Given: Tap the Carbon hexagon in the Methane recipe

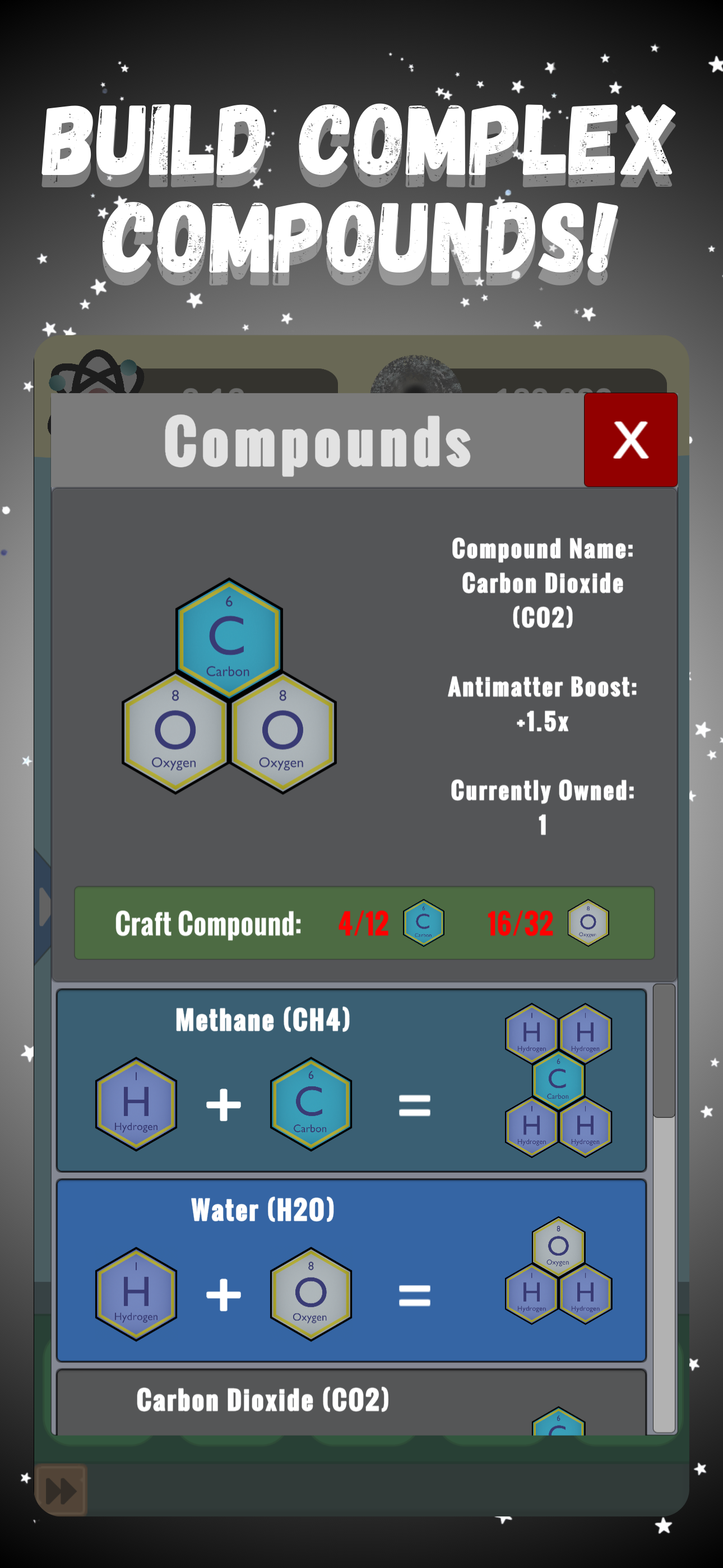Looking at the screenshot, I should (311, 1106).
